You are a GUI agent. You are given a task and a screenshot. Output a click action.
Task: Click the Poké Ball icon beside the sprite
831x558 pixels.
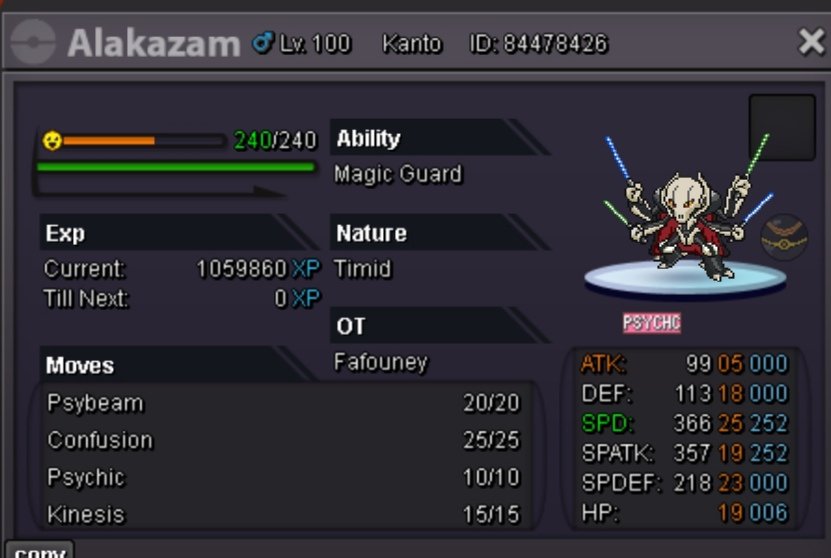coord(784,238)
